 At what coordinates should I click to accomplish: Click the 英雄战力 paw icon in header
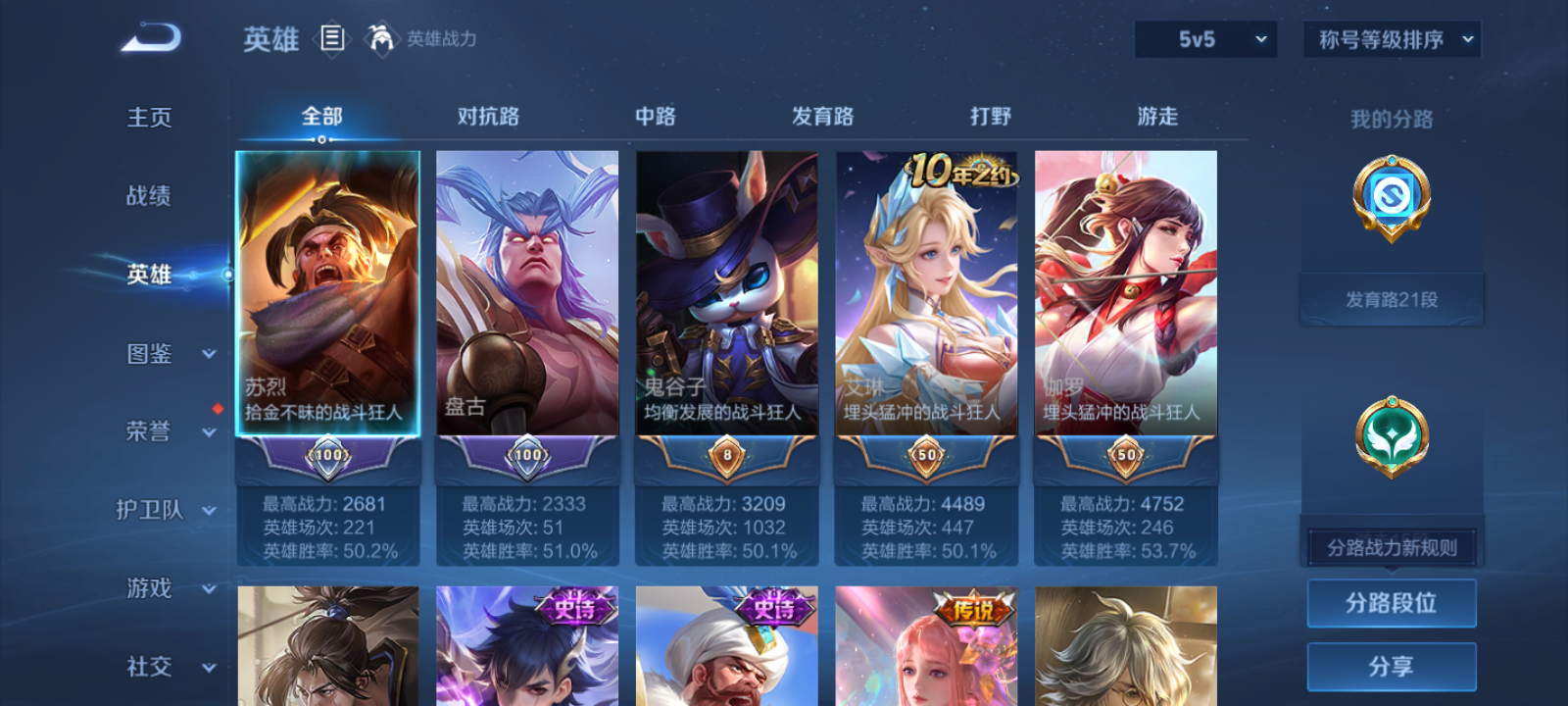click(381, 40)
